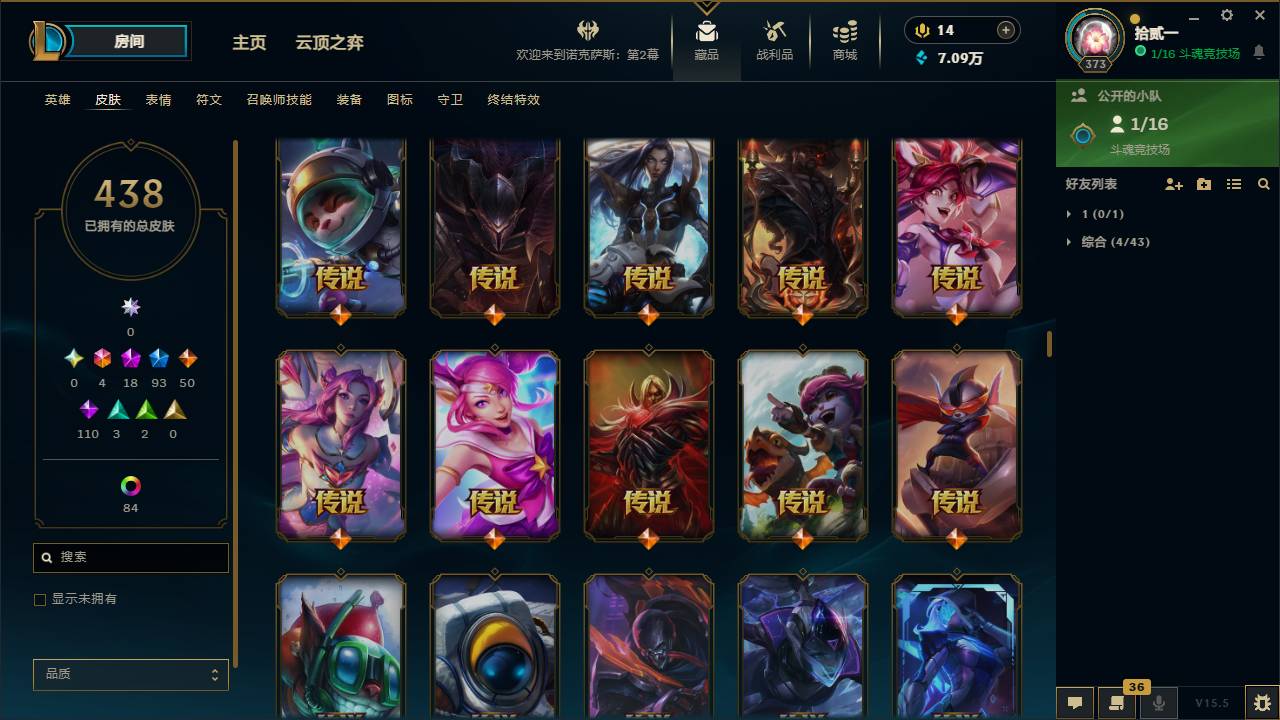This screenshot has width=1280, height=720.
Task: Open the 守卫 collection tab
Action: point(449,100)
